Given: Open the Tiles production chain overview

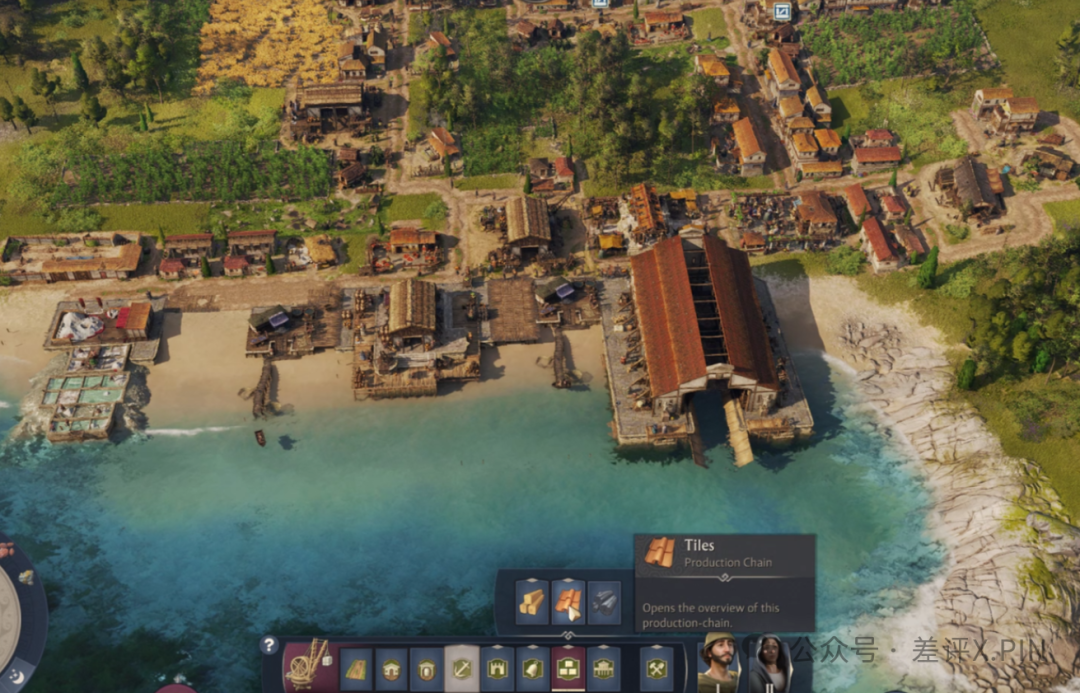Looking at the screenshot, I should point(568,602).
